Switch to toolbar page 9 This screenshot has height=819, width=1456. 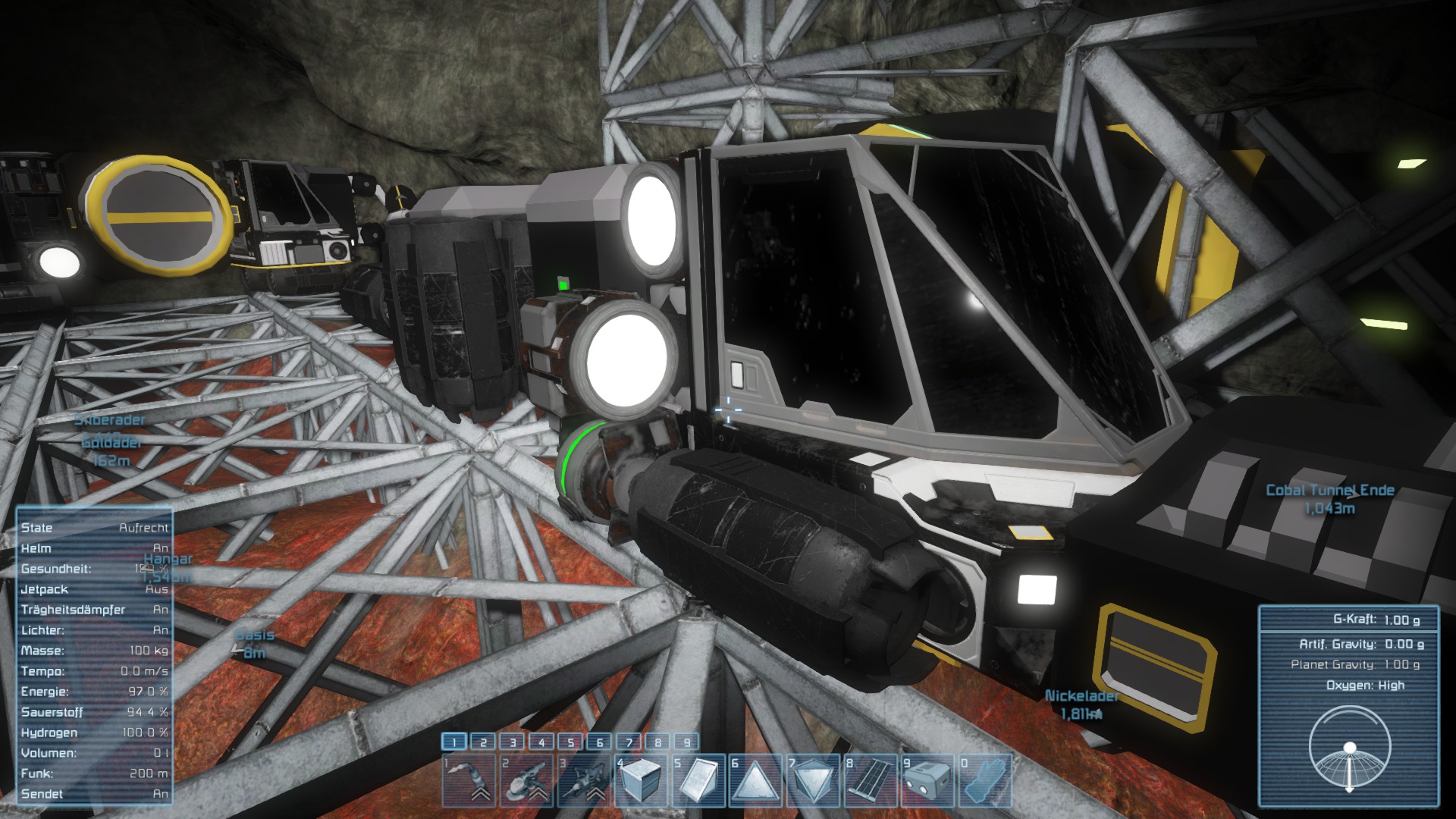687,742
